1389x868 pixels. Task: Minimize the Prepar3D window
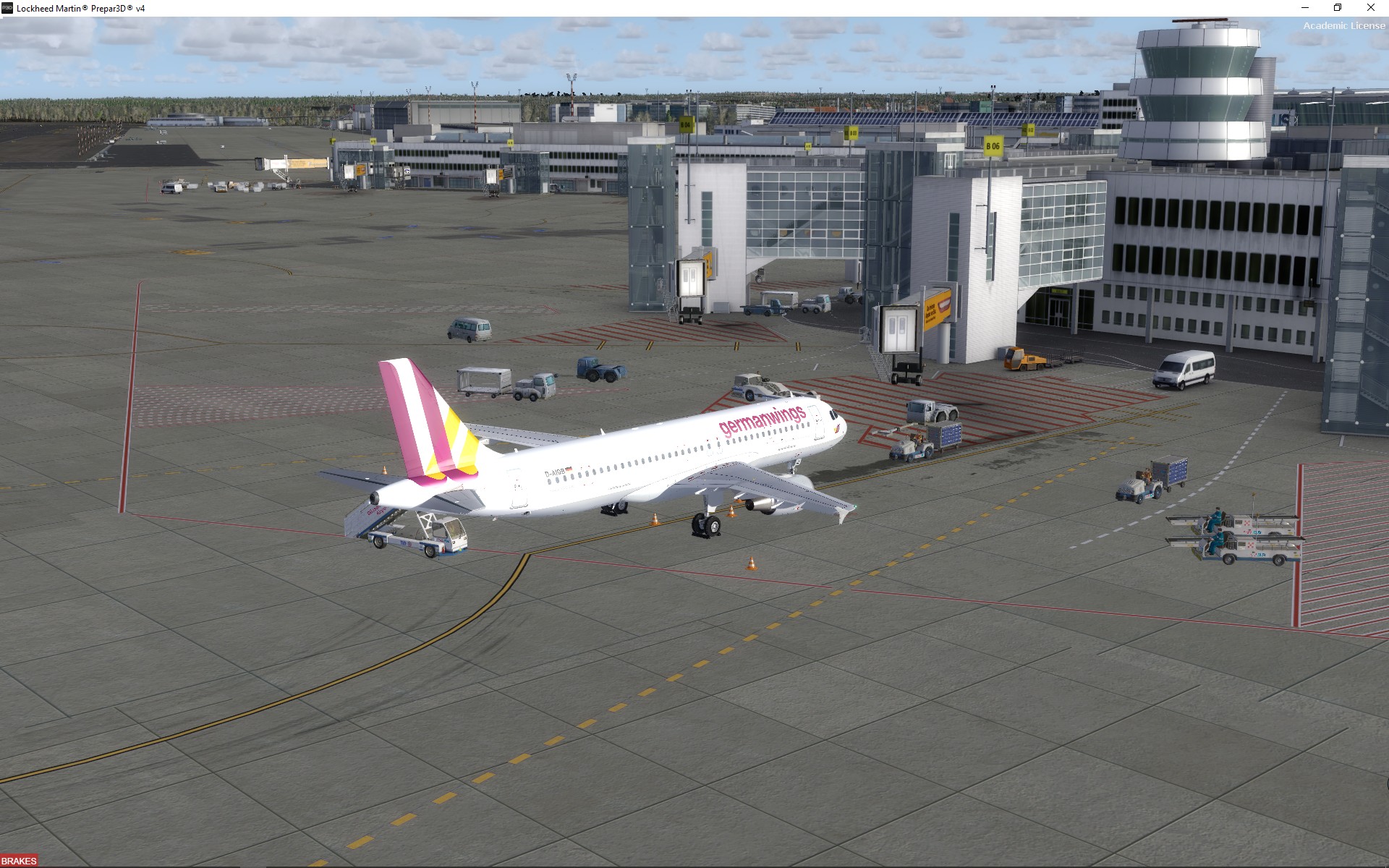point(1305,8)
